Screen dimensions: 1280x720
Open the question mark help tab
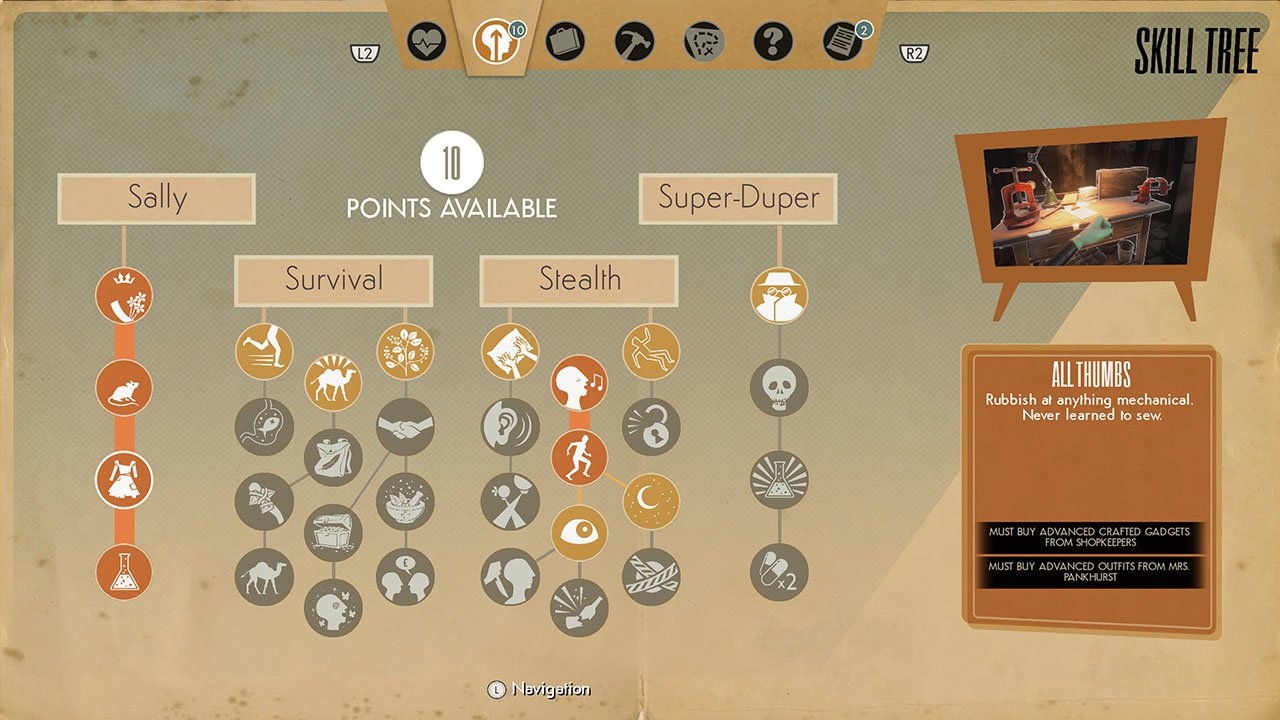coord(772,43)
